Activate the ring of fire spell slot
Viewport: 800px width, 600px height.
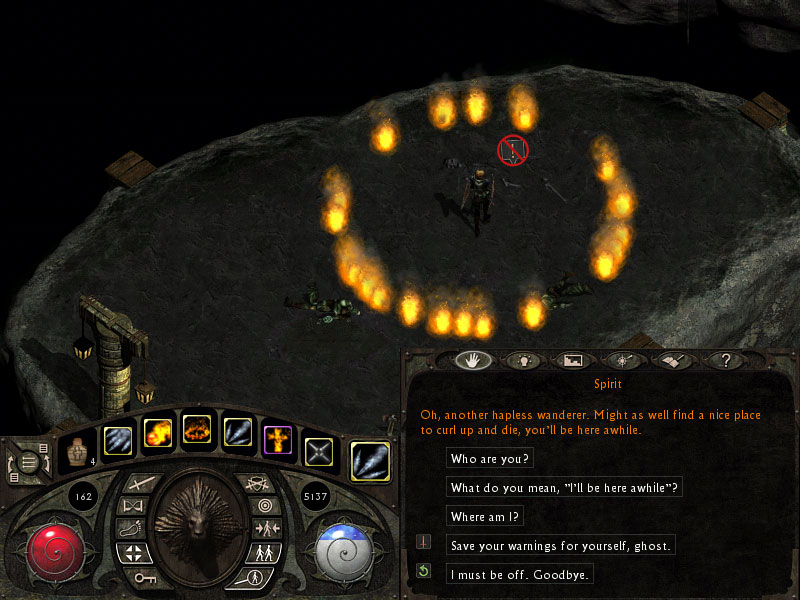coord(197,431)
